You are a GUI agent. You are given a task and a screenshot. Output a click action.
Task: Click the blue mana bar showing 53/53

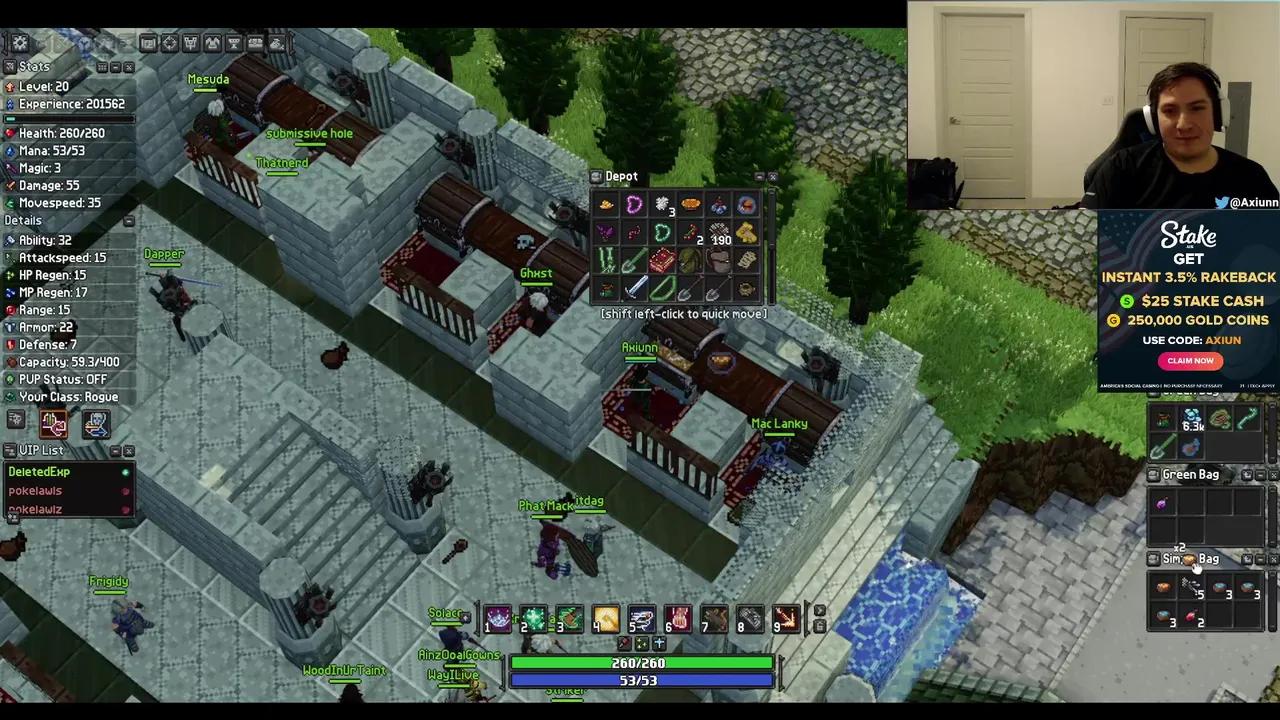[x=640, y=680]
